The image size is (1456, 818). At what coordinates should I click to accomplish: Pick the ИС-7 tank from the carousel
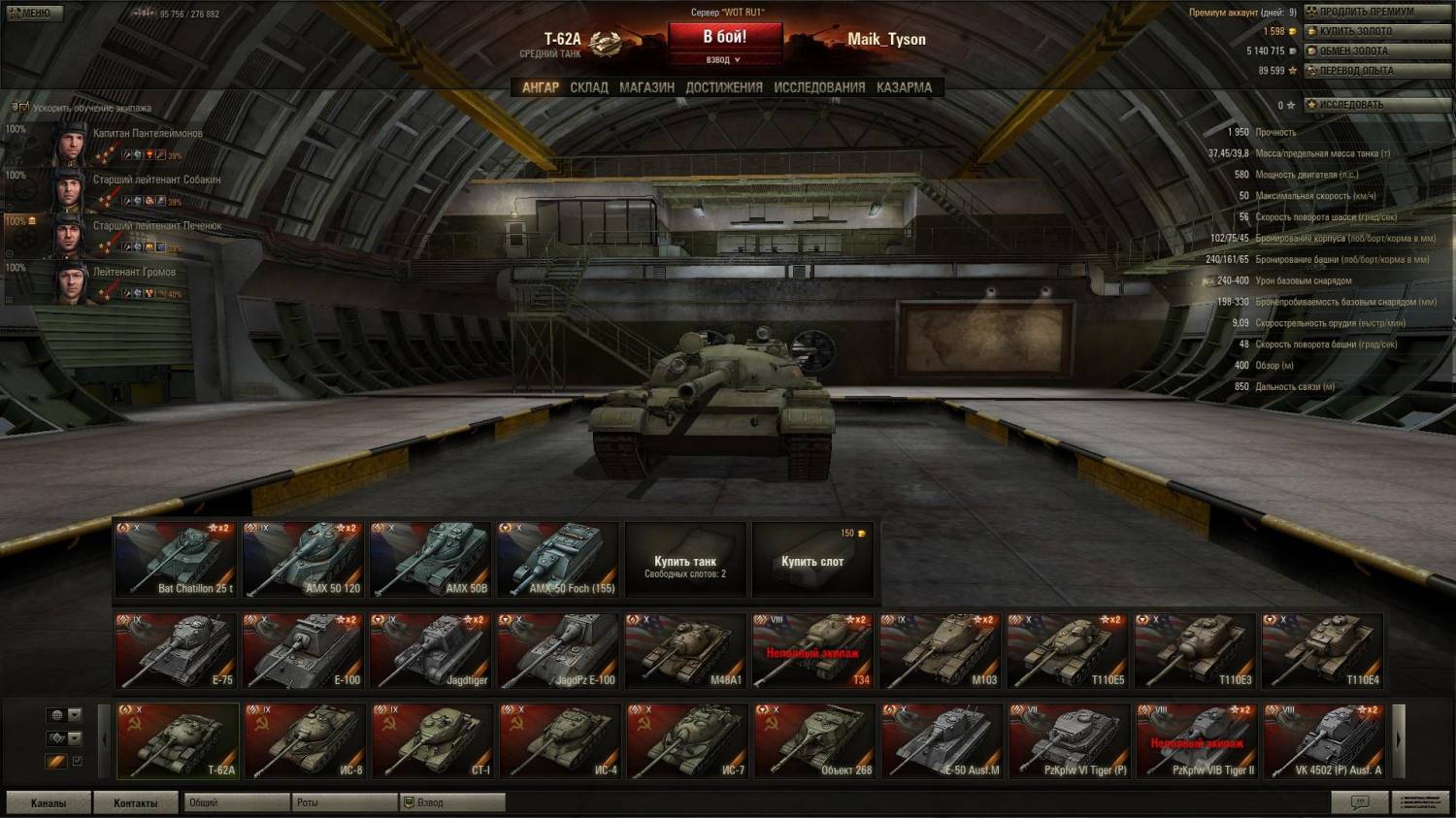[686, 741]
